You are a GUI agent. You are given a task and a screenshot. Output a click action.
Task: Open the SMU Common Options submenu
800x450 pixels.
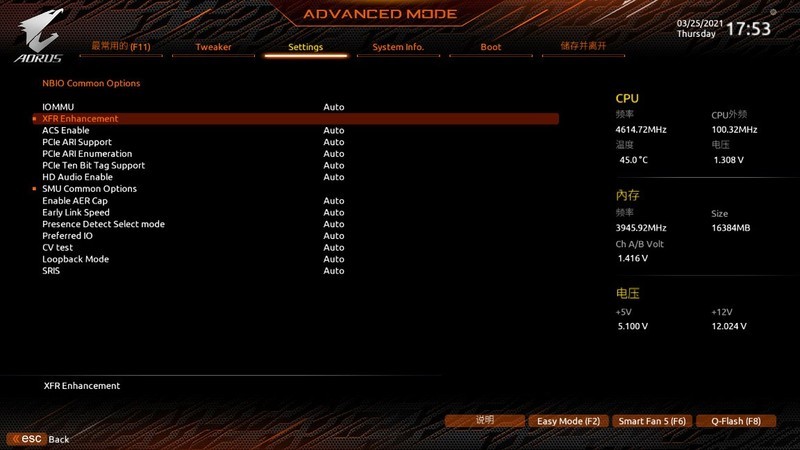89,189
